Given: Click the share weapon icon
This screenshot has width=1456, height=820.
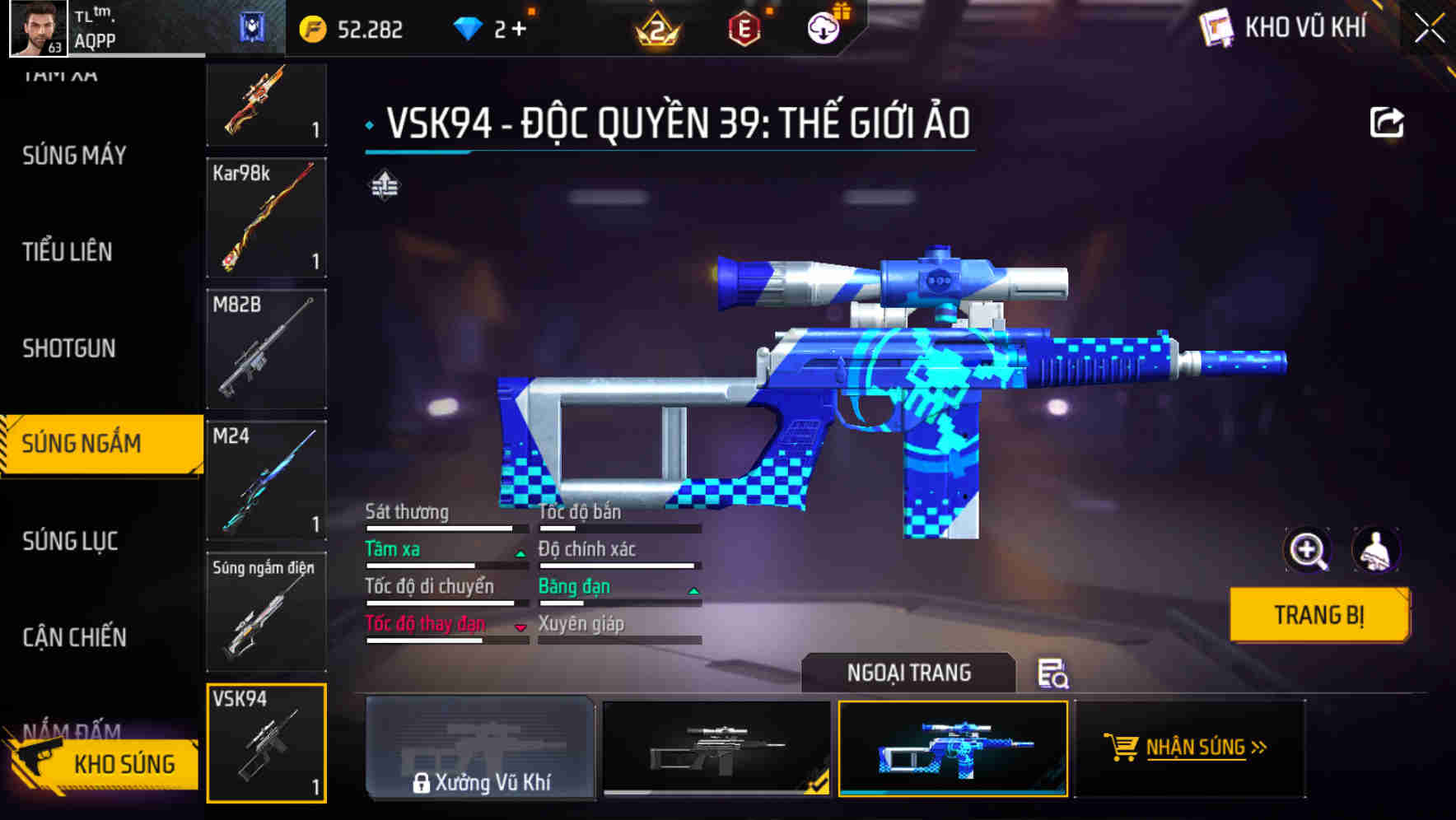Looking at the screenshot, I should (1388, 120).
